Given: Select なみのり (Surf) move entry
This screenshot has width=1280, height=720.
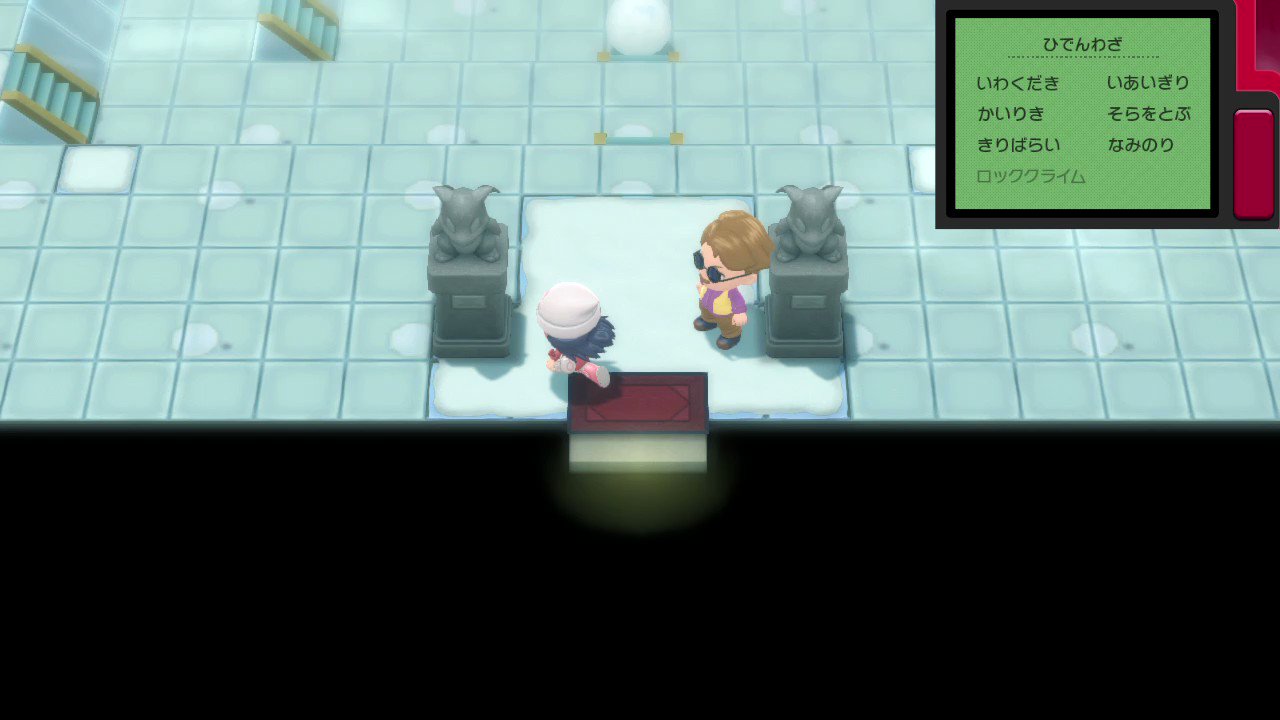Looking at the screenshot, I should pyautogui.click(x=1140, y=145).
